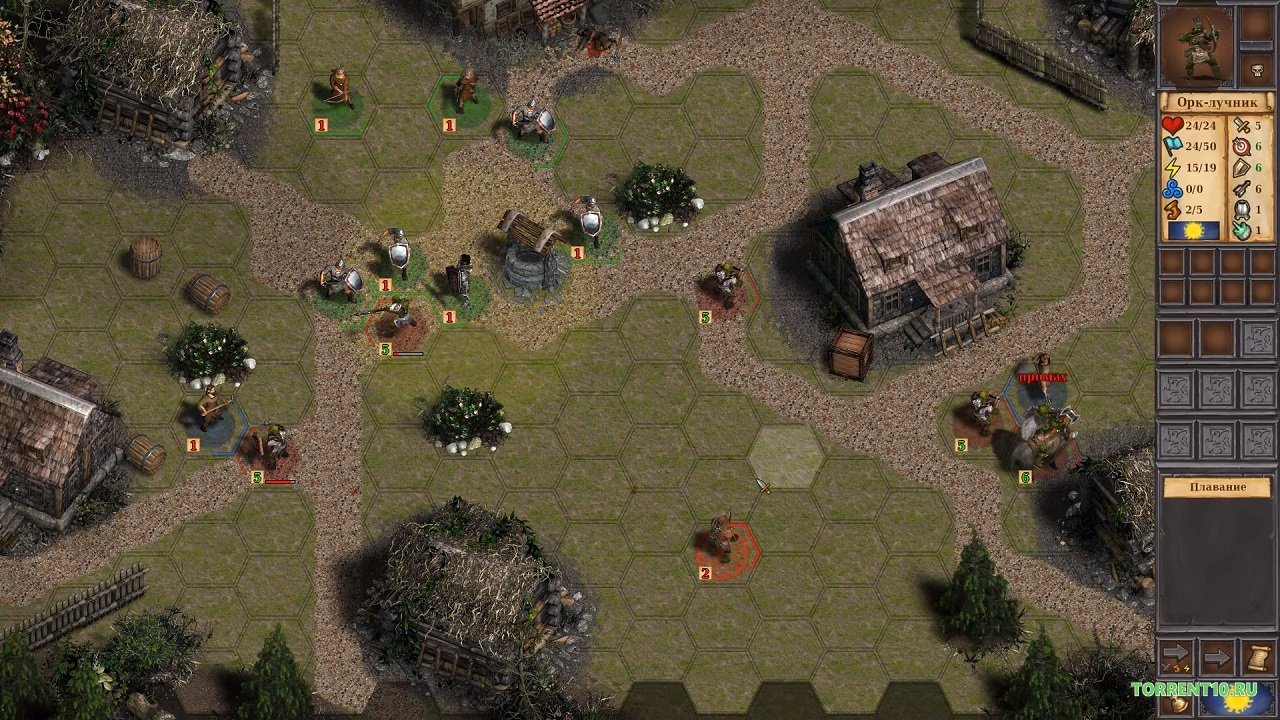Screen dimensions: 1280x720
Task: Select the Плавание ability banner
Action: [1218, 486]
